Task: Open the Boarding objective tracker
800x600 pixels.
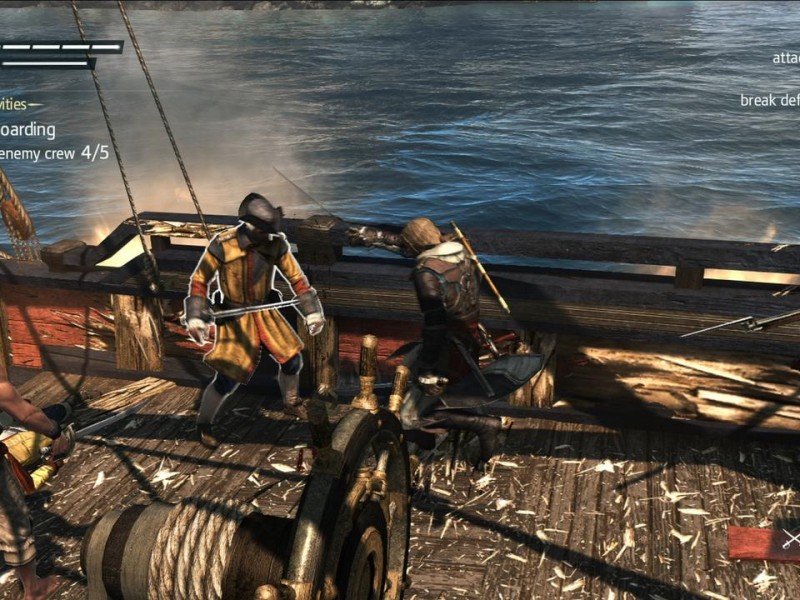Action: pos(27,130)
